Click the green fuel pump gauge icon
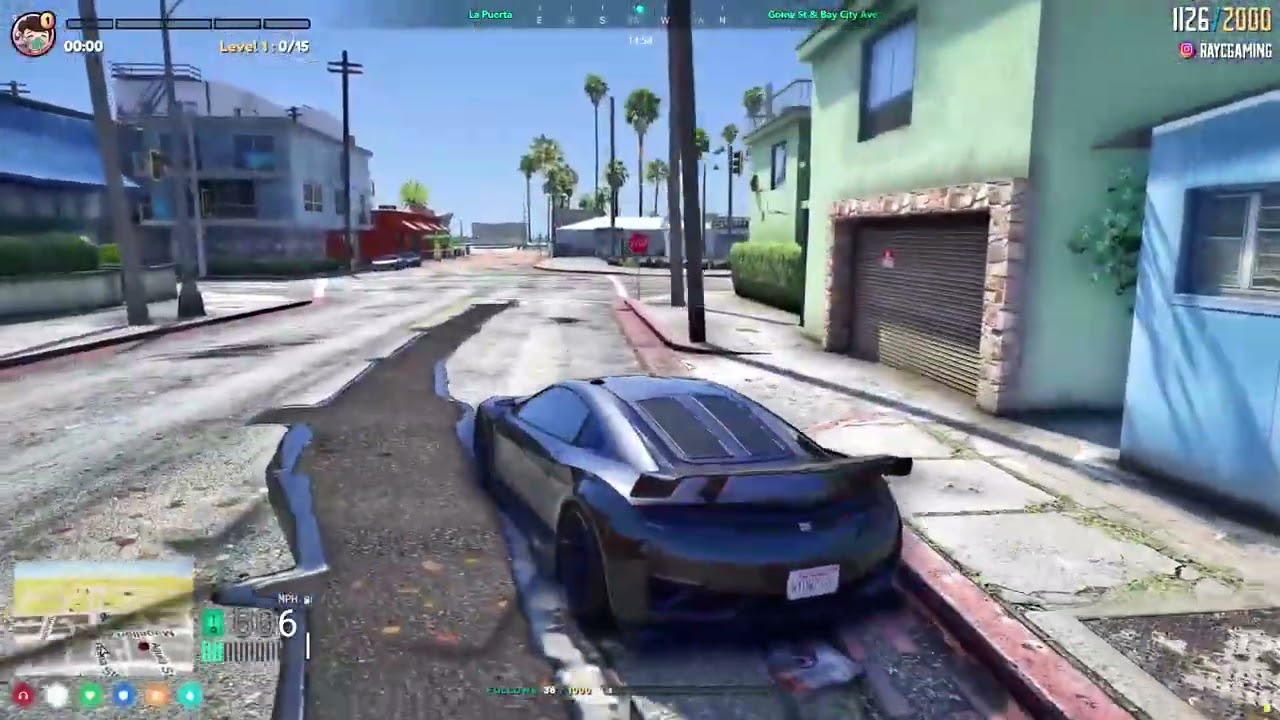1280x720 pixels. coord(213,622)
